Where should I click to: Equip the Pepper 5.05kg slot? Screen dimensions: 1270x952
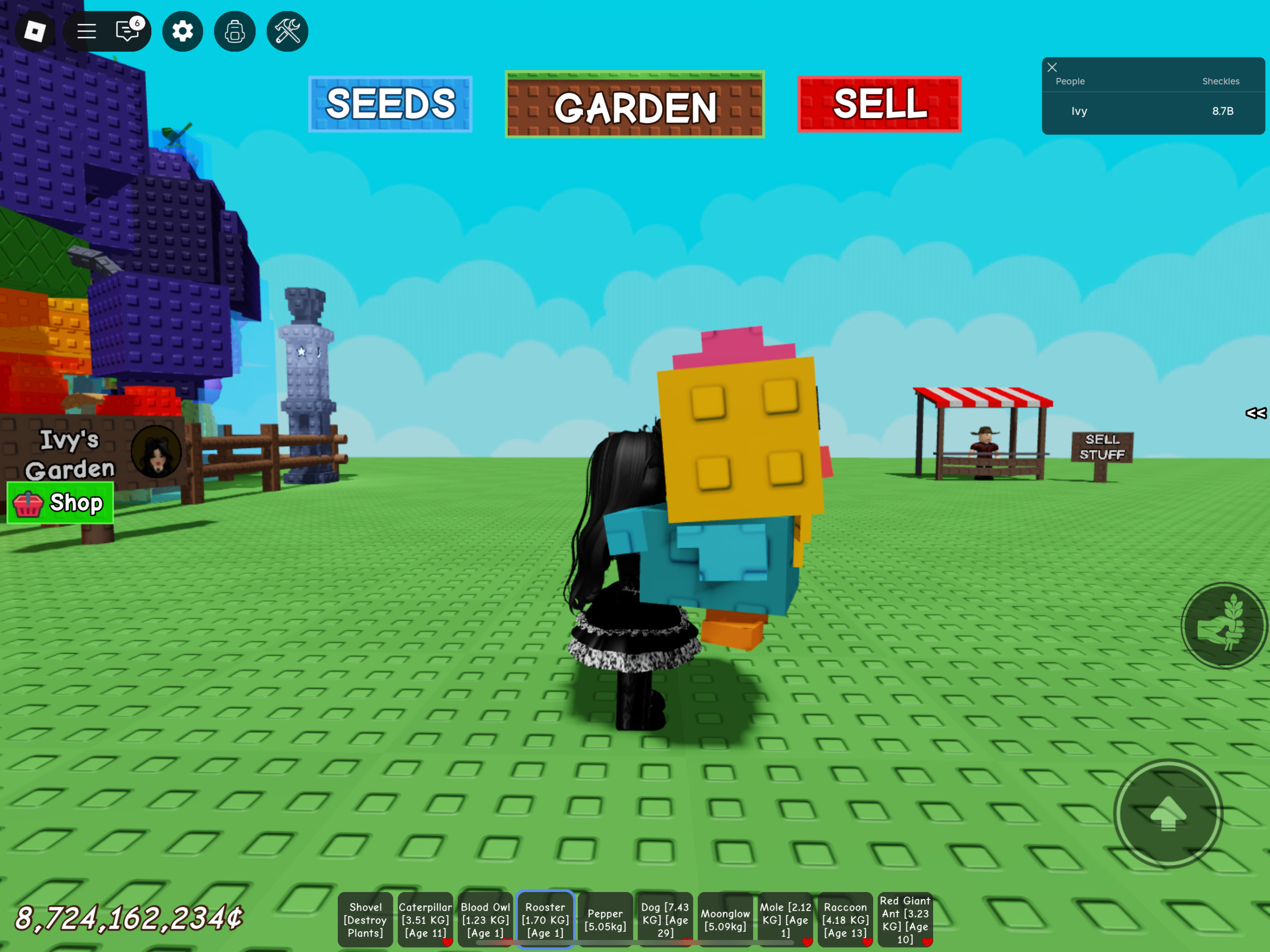[x=605, y=919]
